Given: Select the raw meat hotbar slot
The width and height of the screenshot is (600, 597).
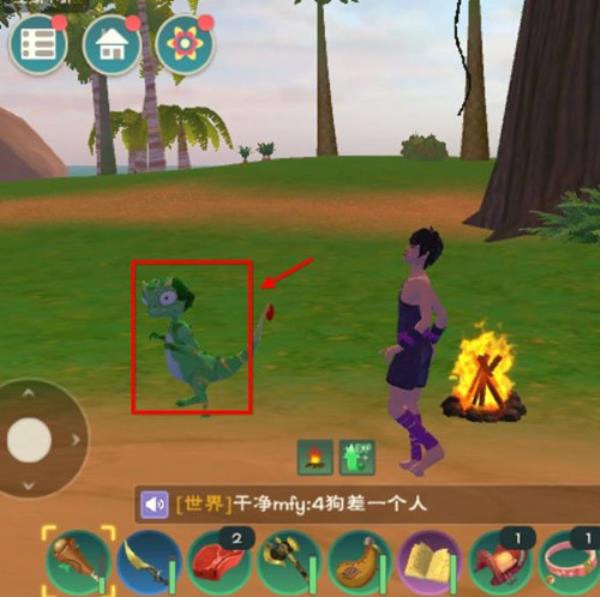Looking at the screenshot, I should [x=219, y=564].
